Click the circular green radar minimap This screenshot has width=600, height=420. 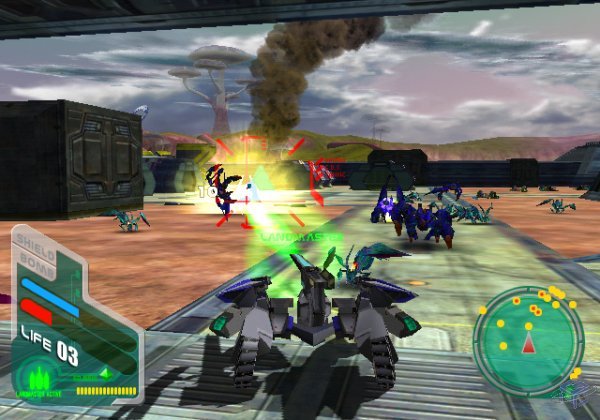pyautogui.click(x=527, y=339)
